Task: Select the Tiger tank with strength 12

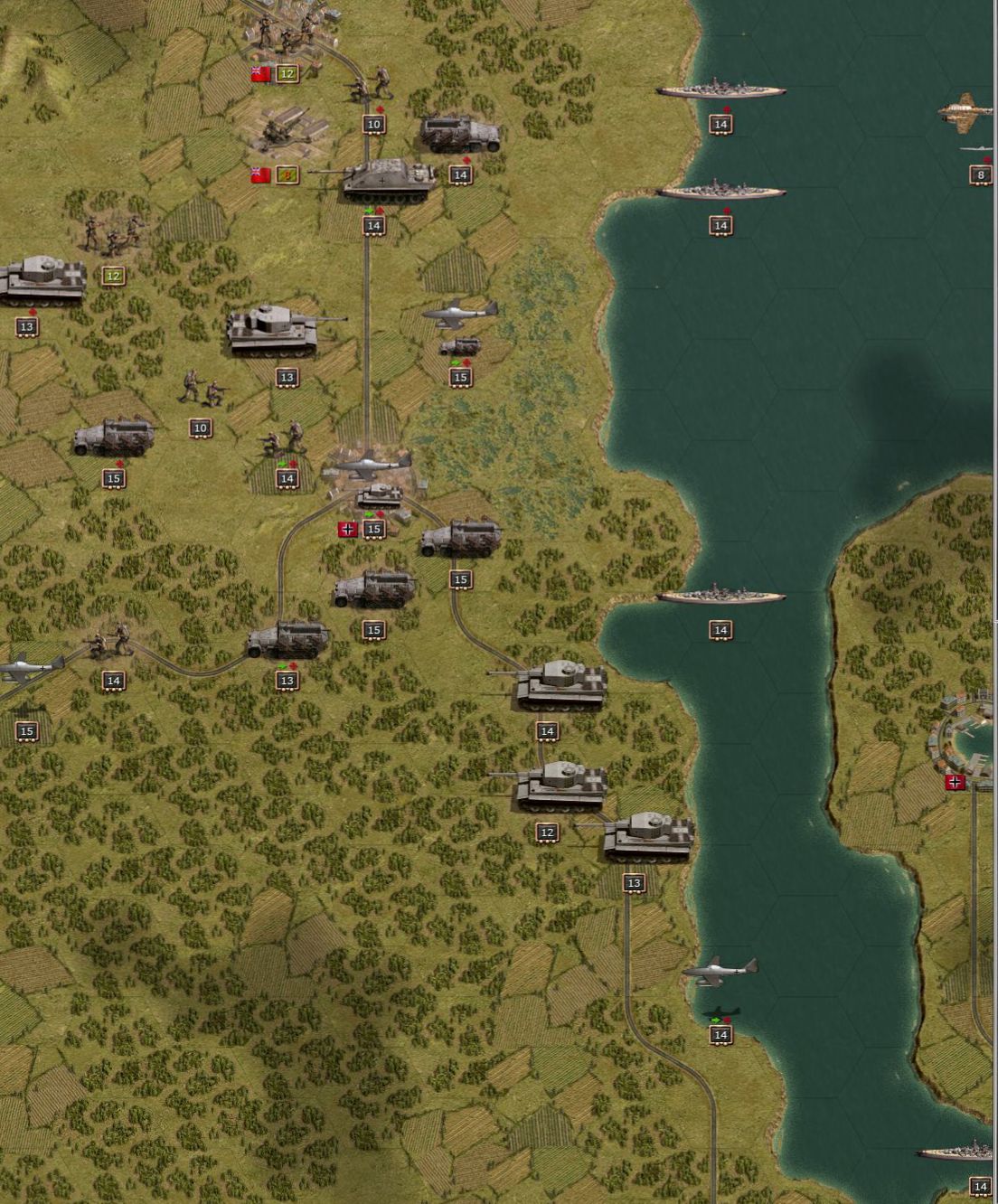Action: click(560, 785)
